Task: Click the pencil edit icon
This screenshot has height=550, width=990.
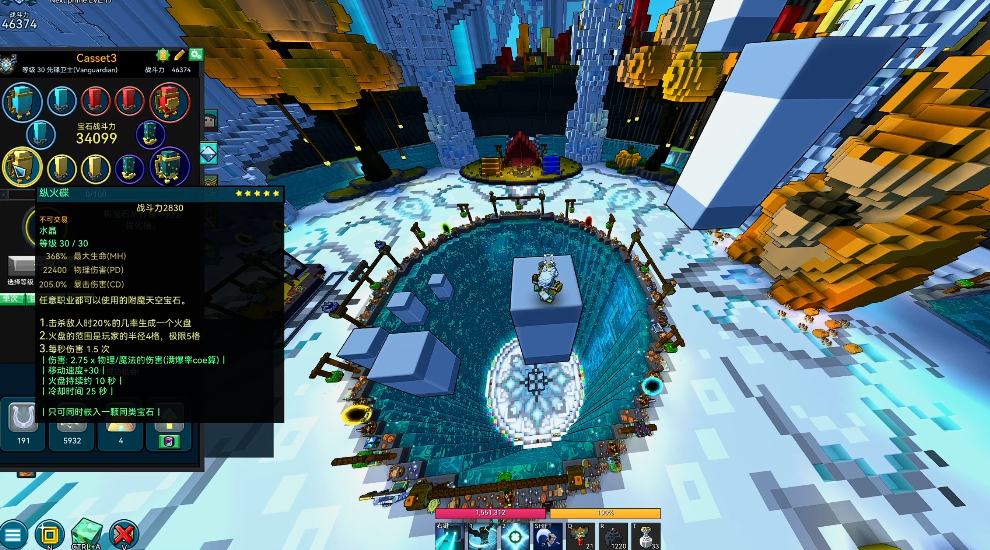Action: [180, 55]
